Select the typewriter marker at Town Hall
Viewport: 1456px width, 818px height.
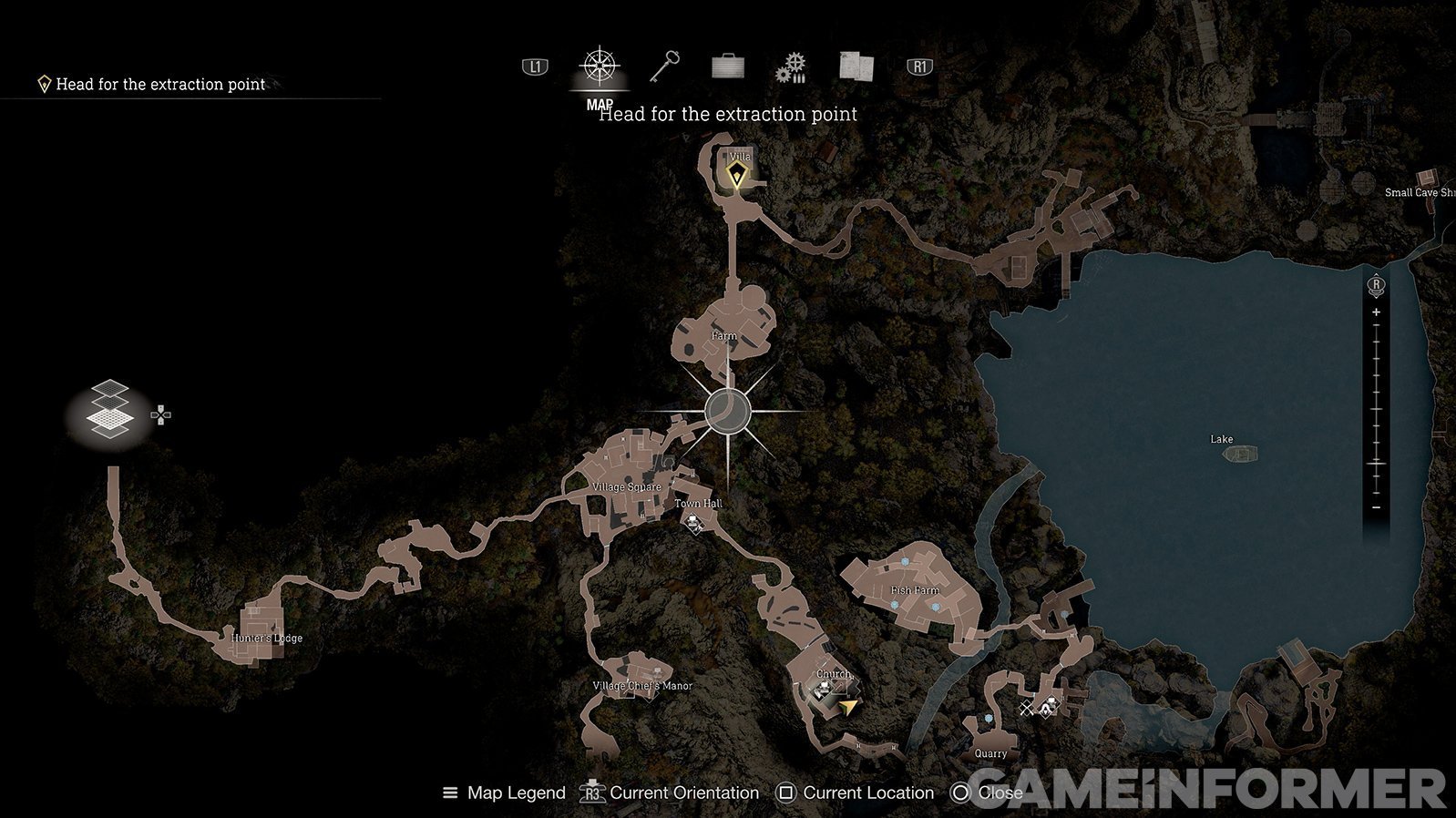tap(695, 523)
